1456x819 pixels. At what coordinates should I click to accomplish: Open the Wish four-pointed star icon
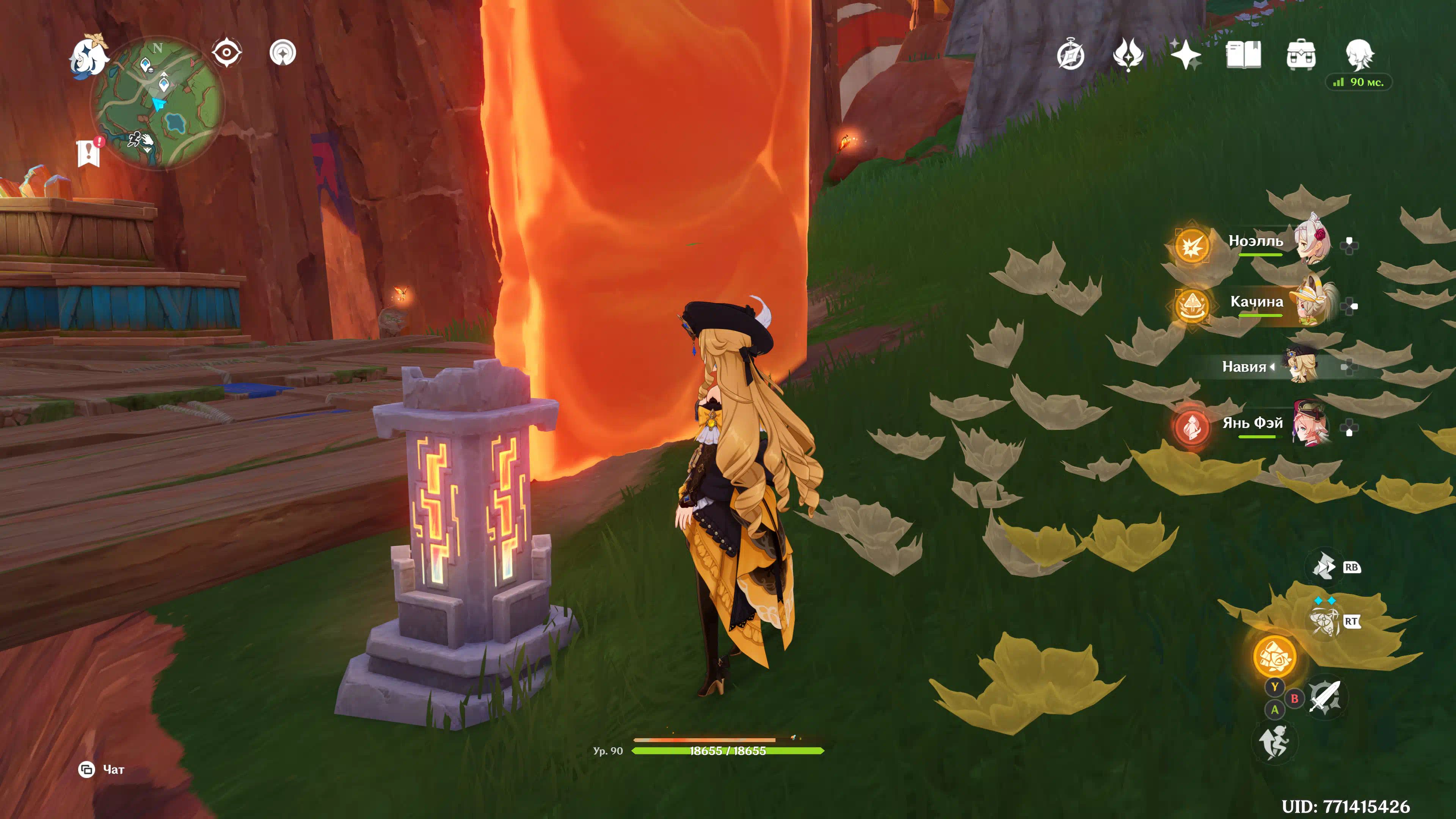[x=1185, y=55]
